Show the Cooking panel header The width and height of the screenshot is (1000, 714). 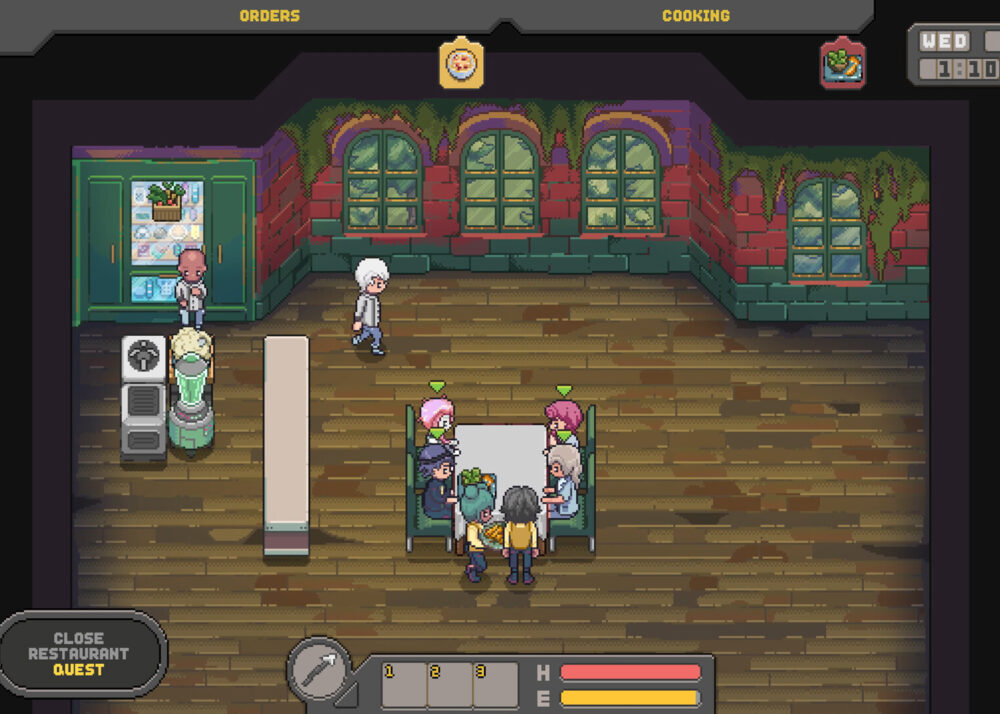coord(695,16)
